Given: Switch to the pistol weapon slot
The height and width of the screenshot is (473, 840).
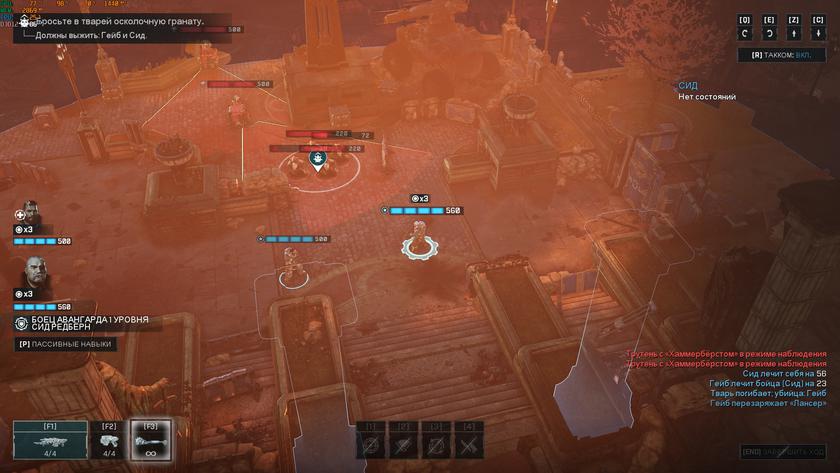Looking at the screenshot, I should pos(110,441).
